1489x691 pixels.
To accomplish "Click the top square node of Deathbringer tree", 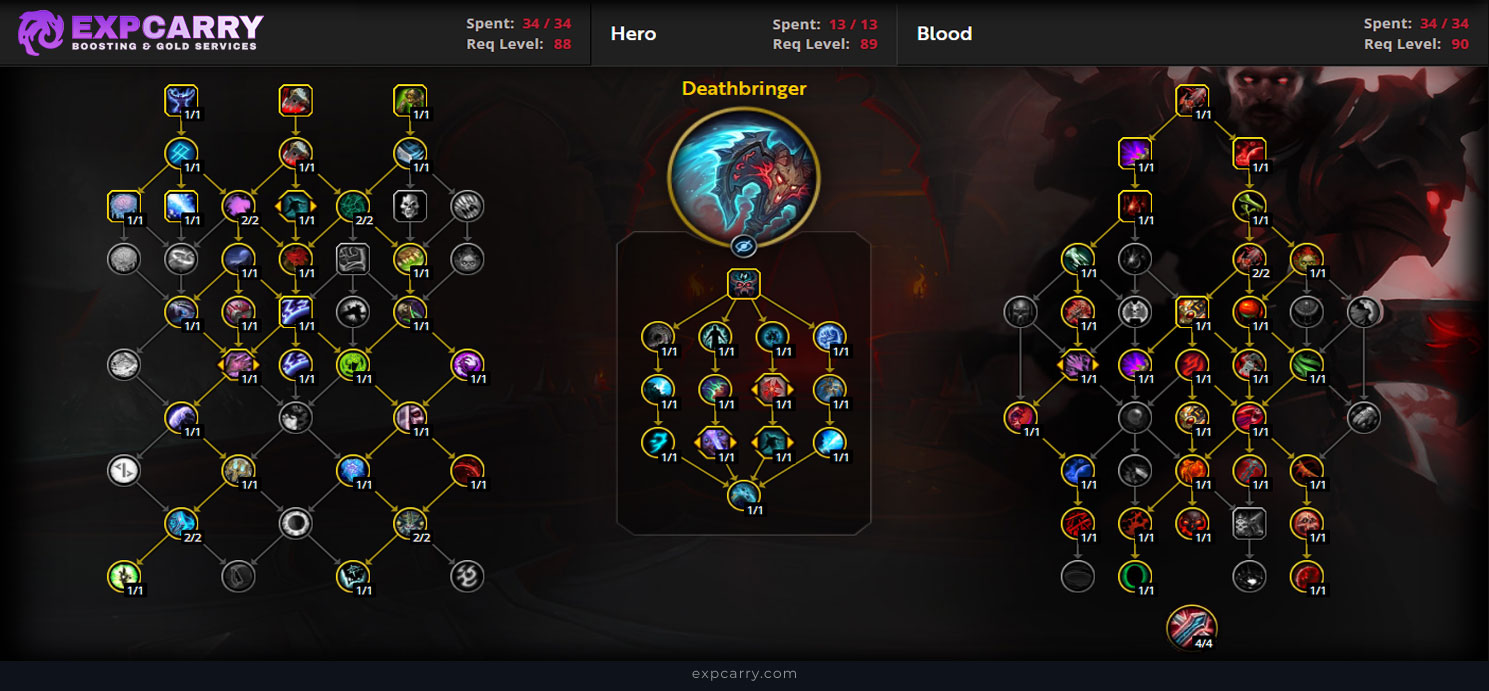I will [743, 284].
